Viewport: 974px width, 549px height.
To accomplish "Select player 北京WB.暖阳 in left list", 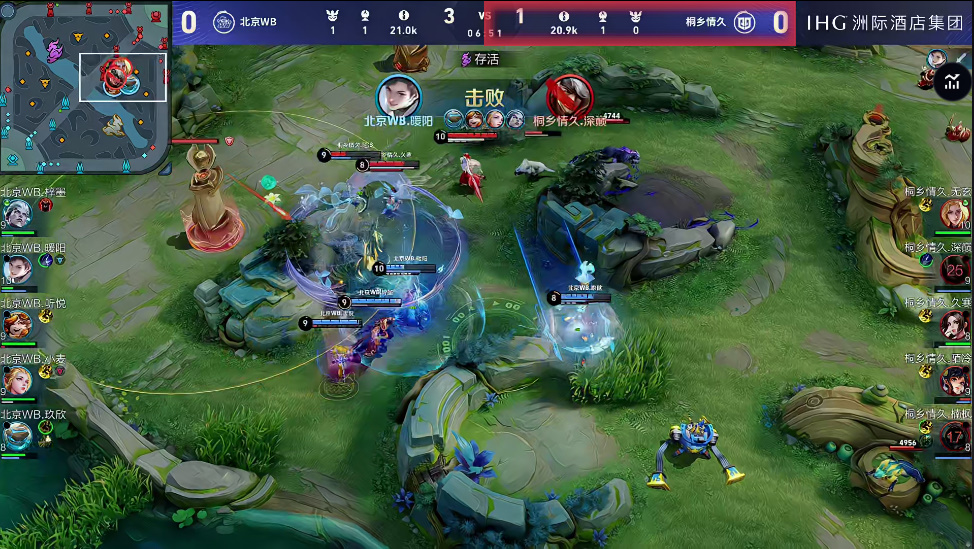I will point(17,267).
